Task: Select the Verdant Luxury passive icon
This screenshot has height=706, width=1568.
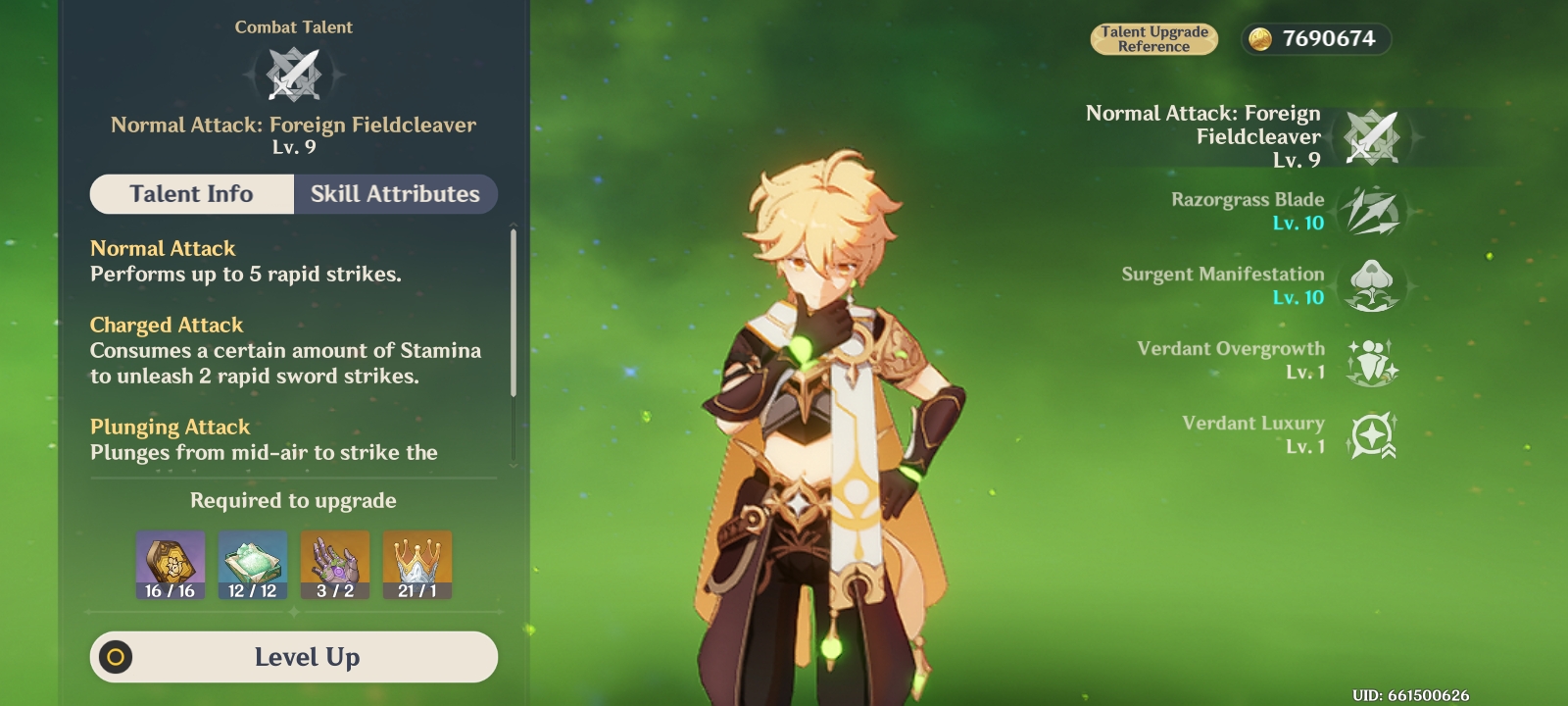Action: pos(1375,433)
